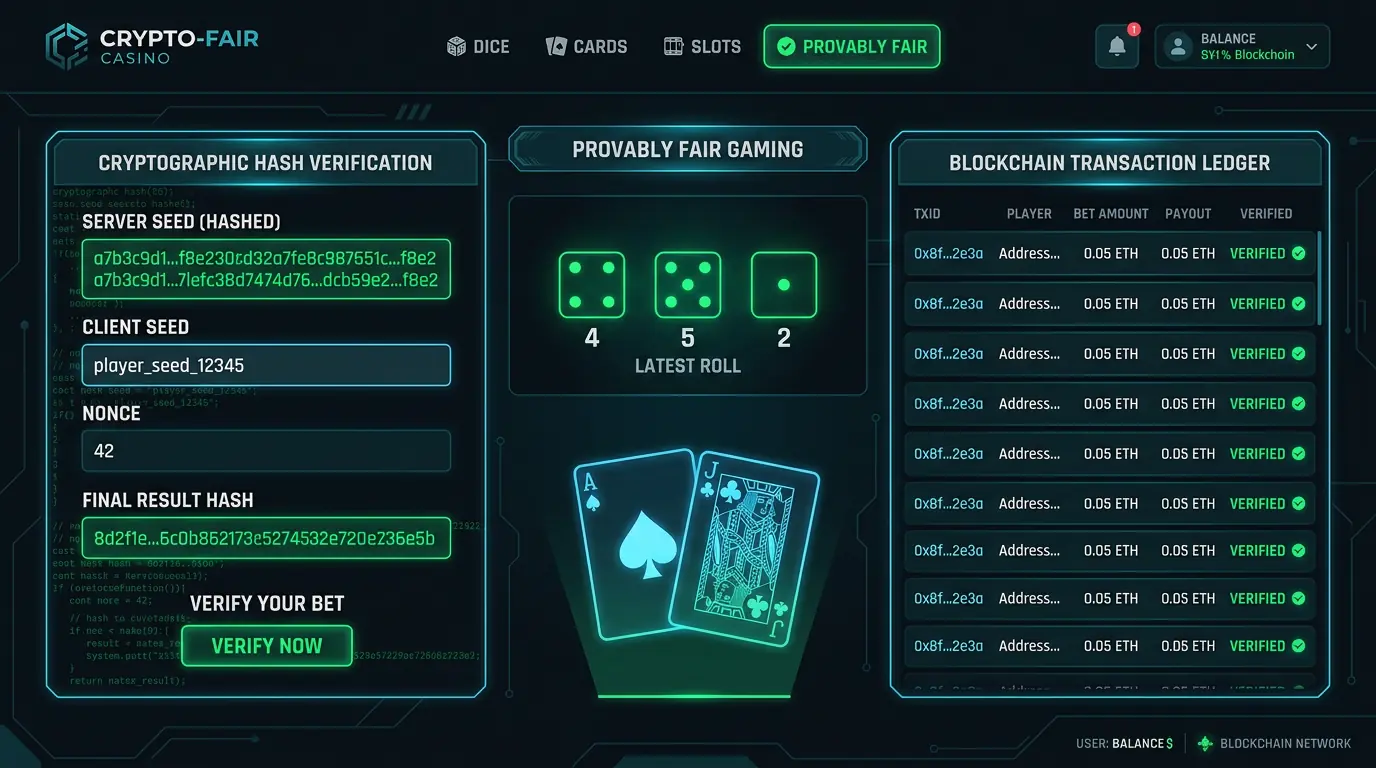The height and width of the screenshot is (768, 1376).
Task: Select the green checkmark on Provably Fair
Action: (788, 46)
